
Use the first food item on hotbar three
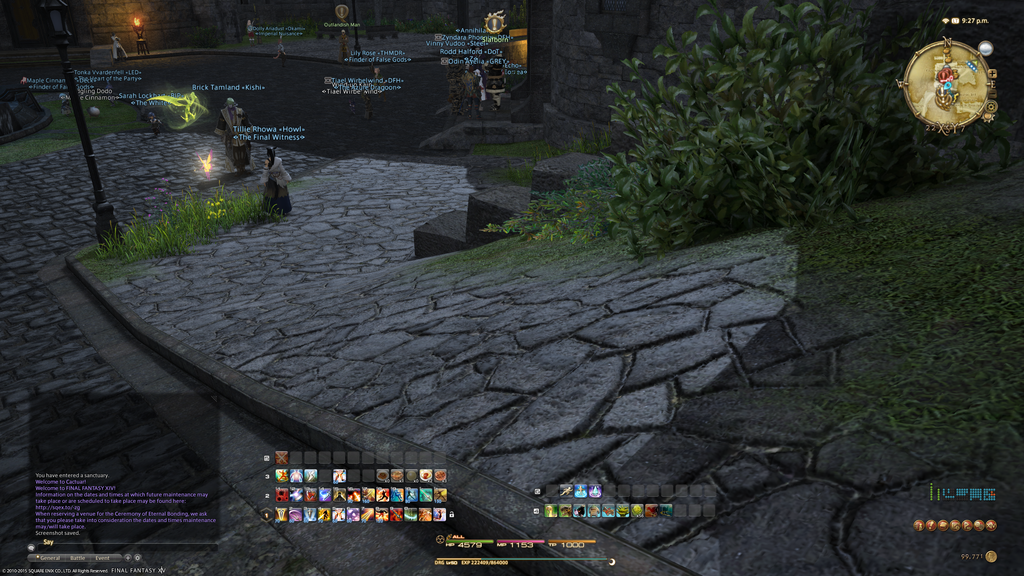pos(383,476)
